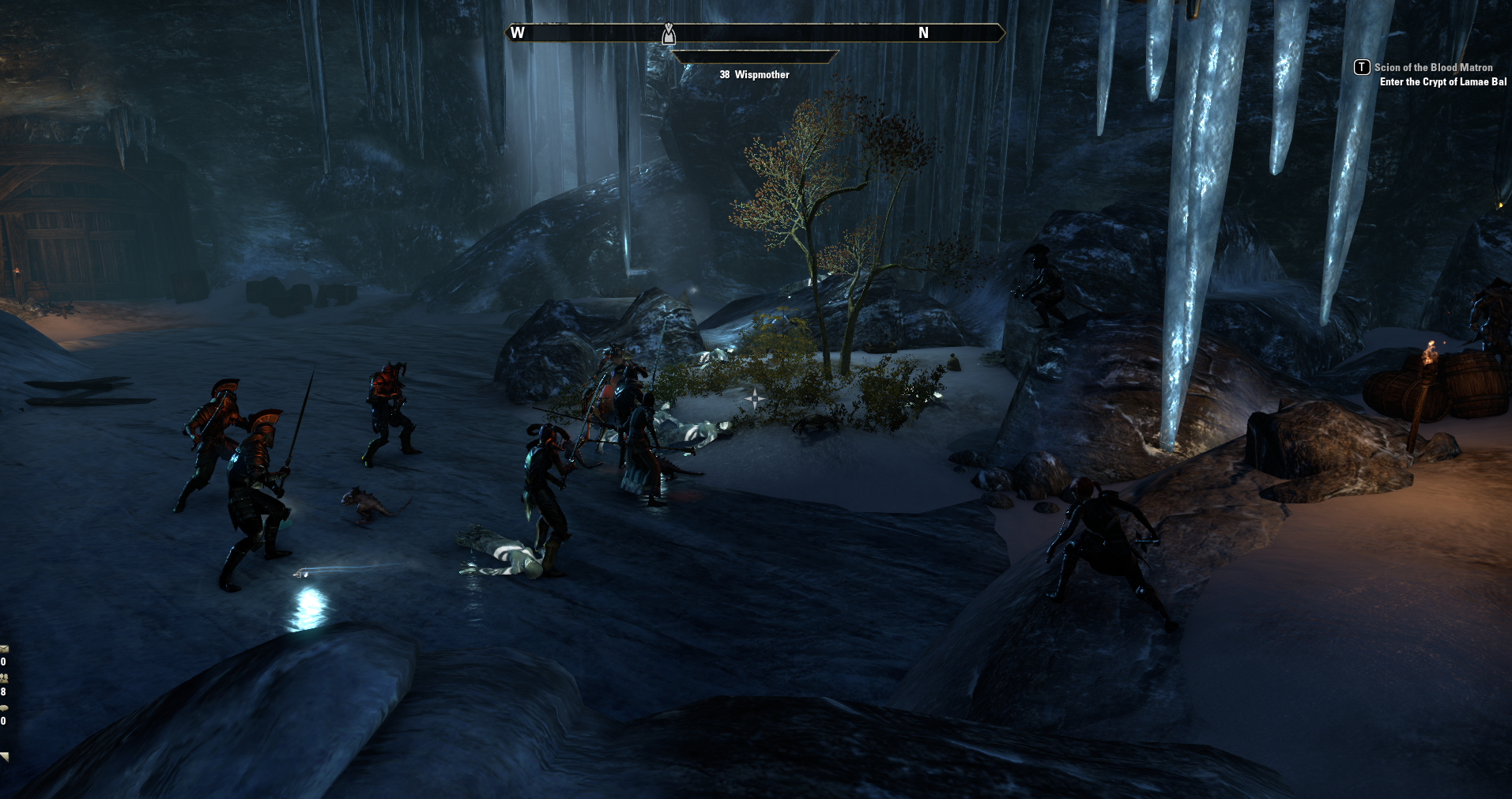1512x799 pixels.
Task: Open chat via the speech bubble icon
Action: (x=4, y=708)
